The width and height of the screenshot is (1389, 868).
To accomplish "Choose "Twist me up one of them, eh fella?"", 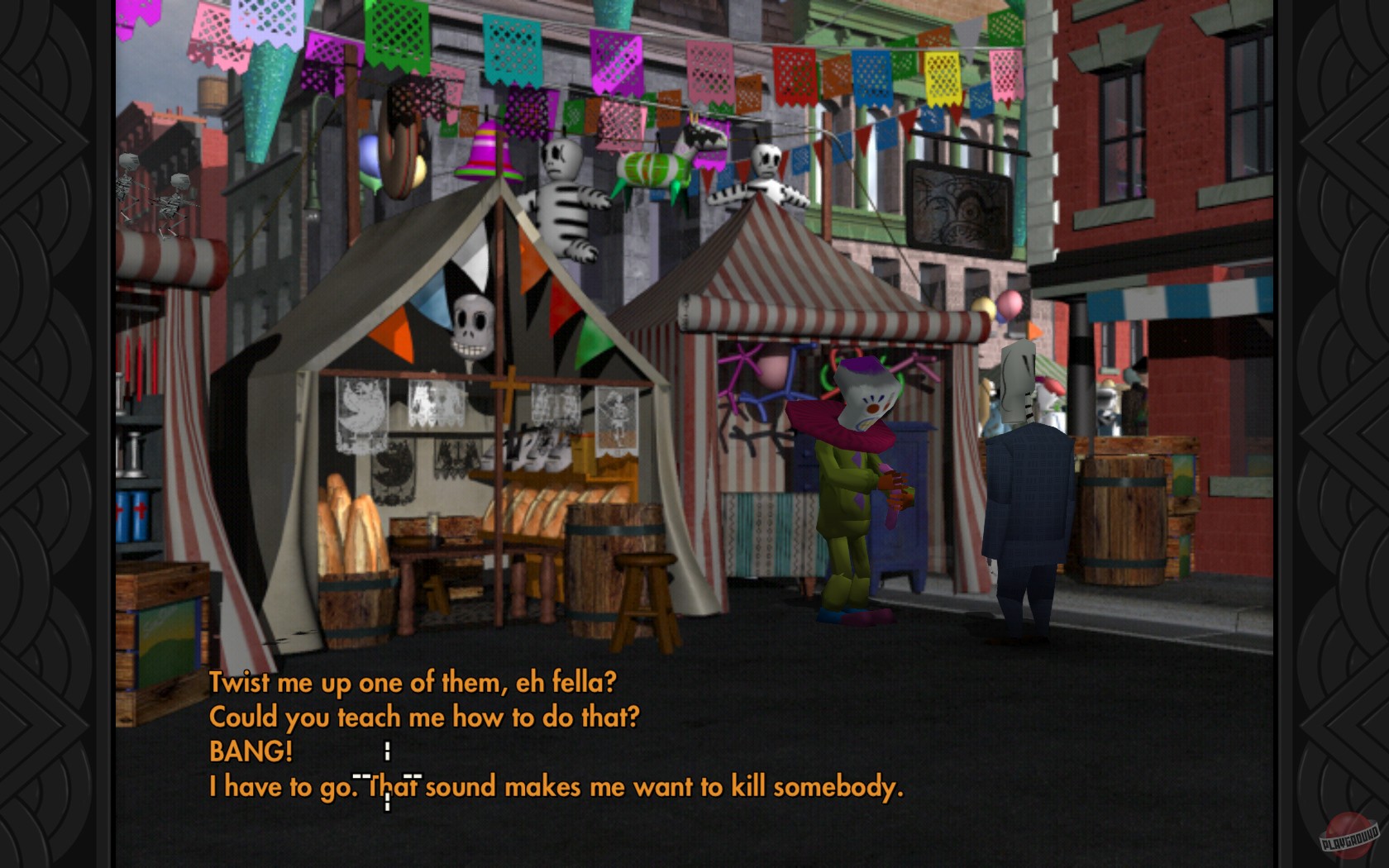I will [413, 684].
